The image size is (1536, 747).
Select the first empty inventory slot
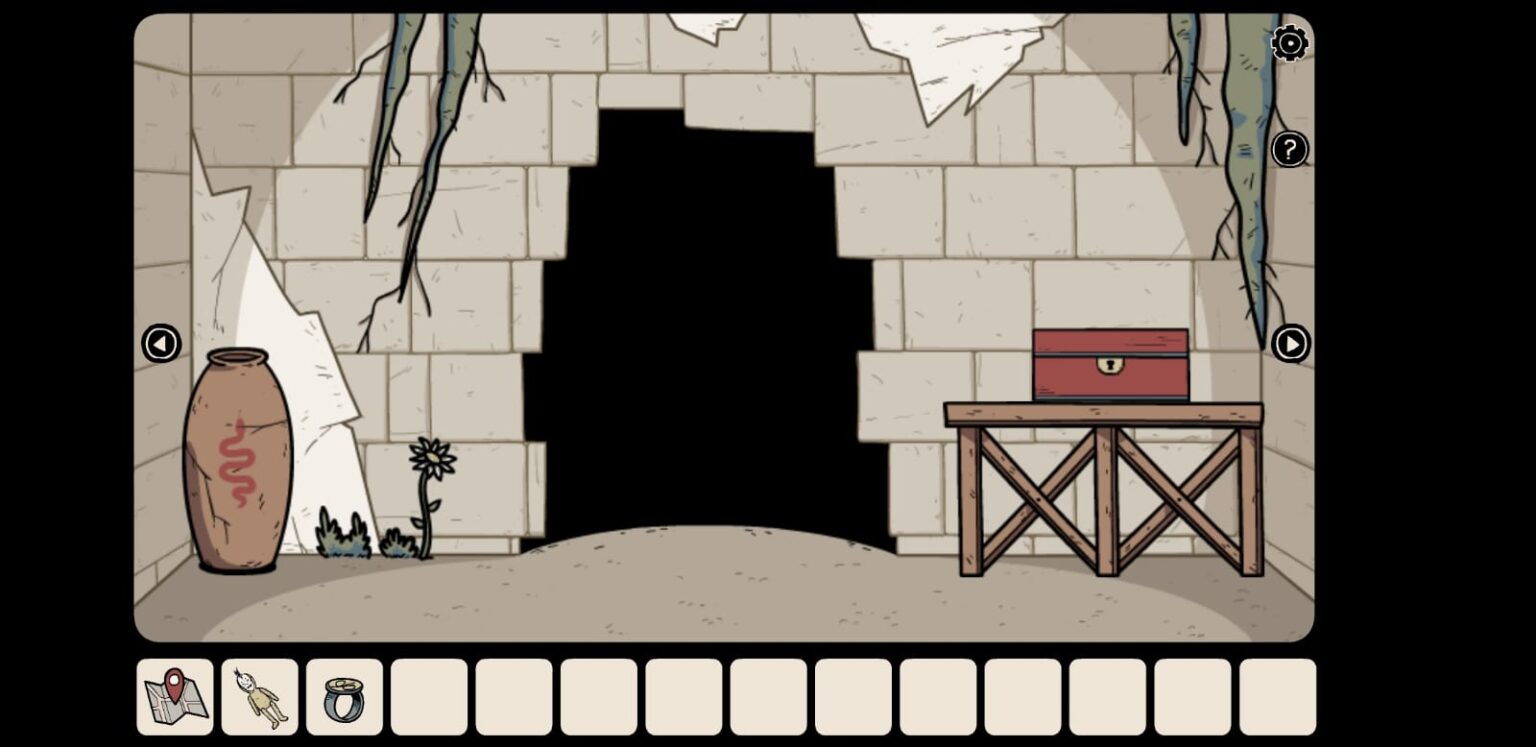point(428,695)
